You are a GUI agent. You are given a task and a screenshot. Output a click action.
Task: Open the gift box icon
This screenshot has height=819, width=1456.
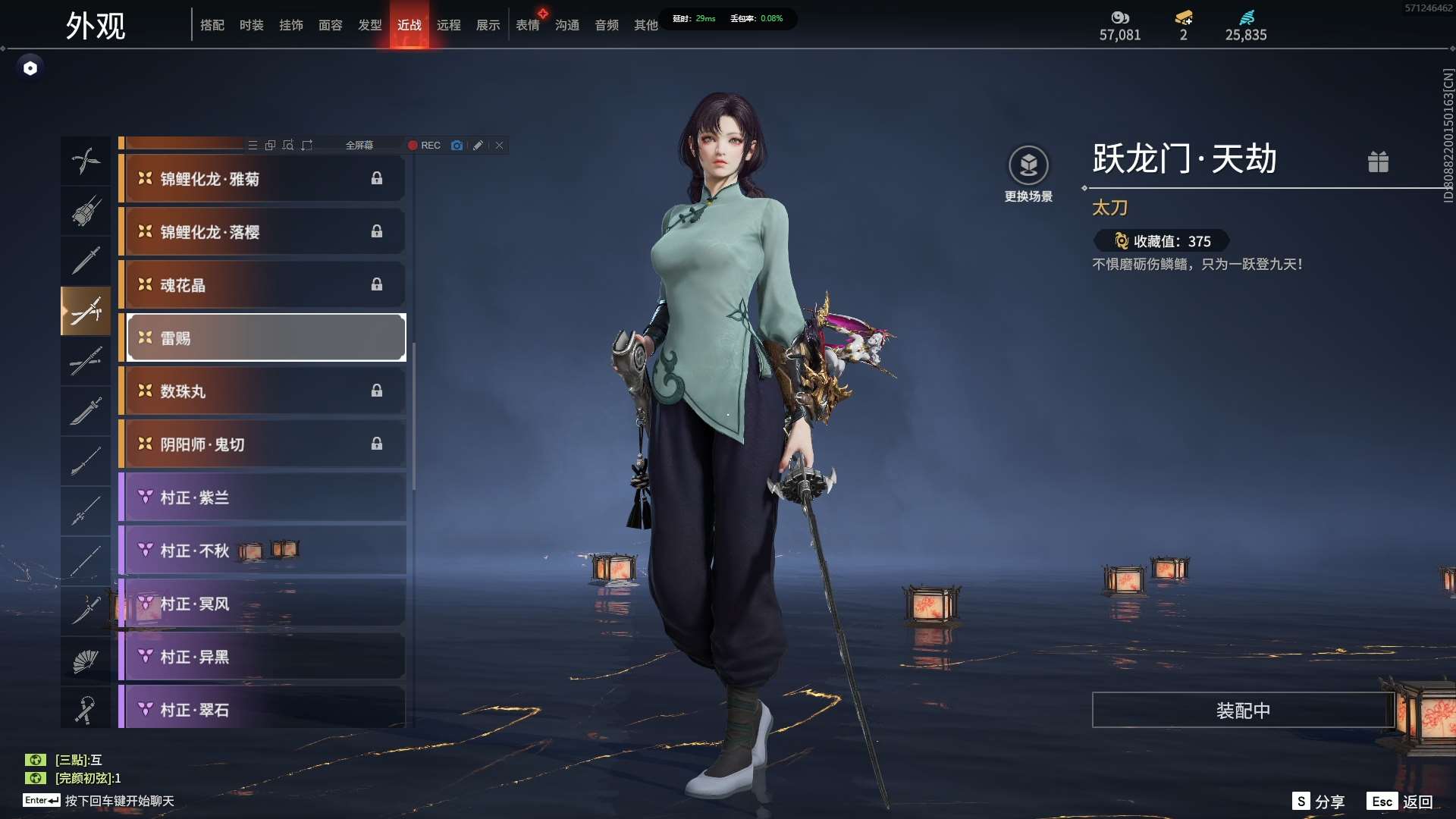point(1378,162)
